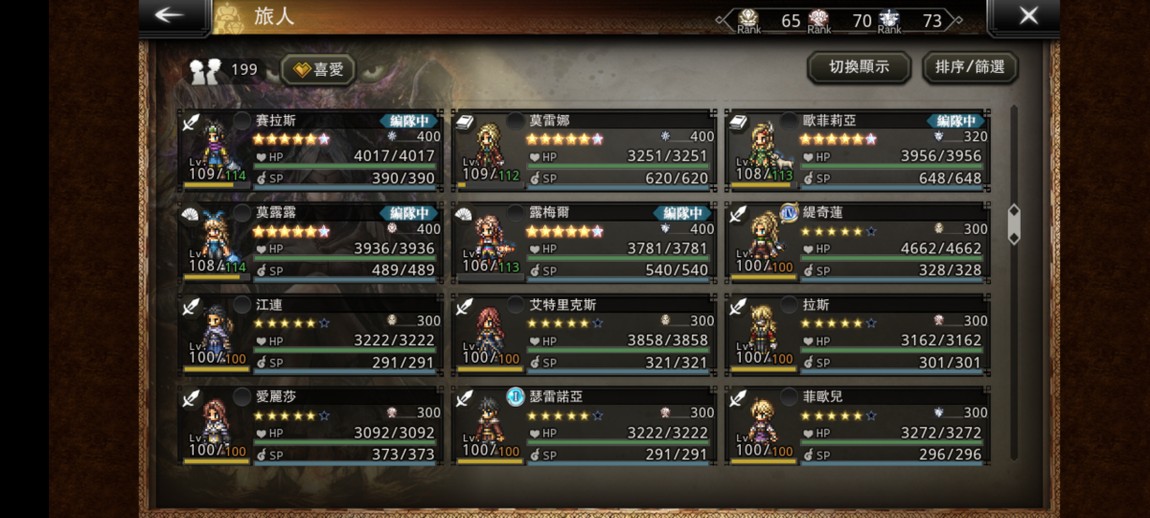1150x518 pixels.
Task: Select the 歐菲莉亞 traveler card
Action: click(x=857, y=150)
